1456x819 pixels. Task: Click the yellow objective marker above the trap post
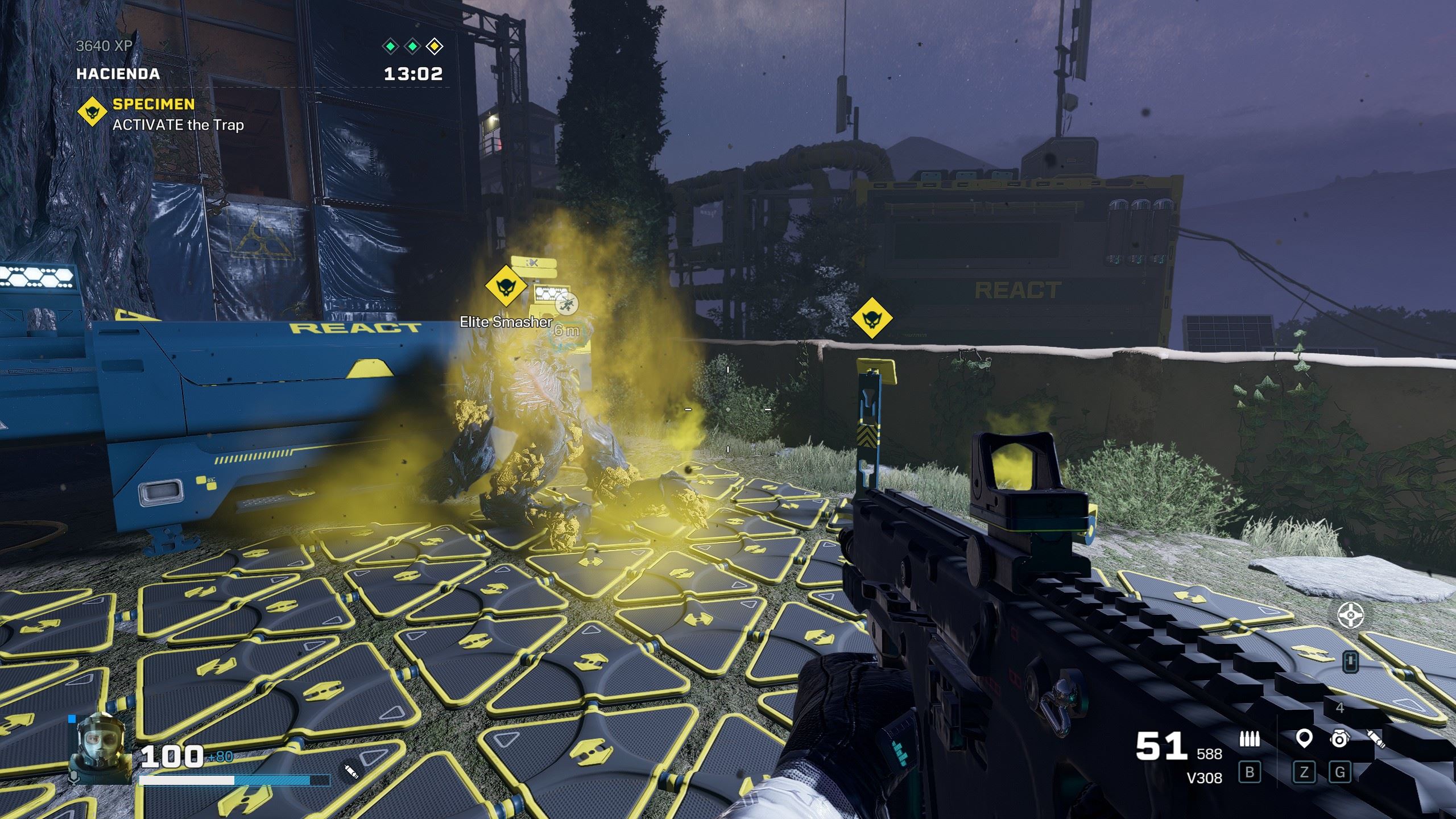[x=871, y=318]
